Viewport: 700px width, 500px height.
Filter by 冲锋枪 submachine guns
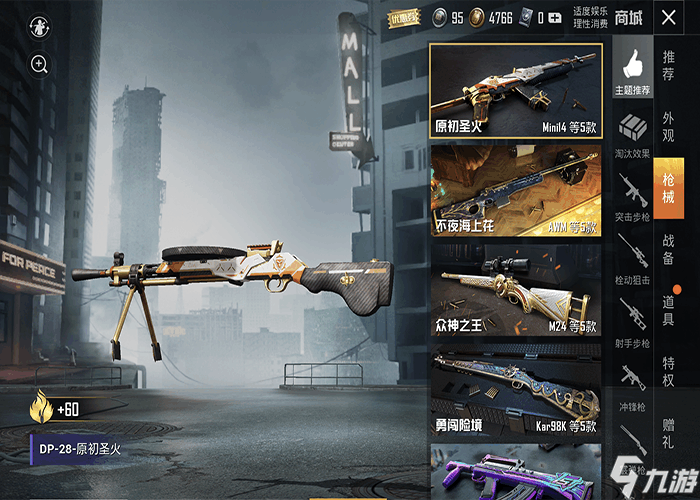632,383
